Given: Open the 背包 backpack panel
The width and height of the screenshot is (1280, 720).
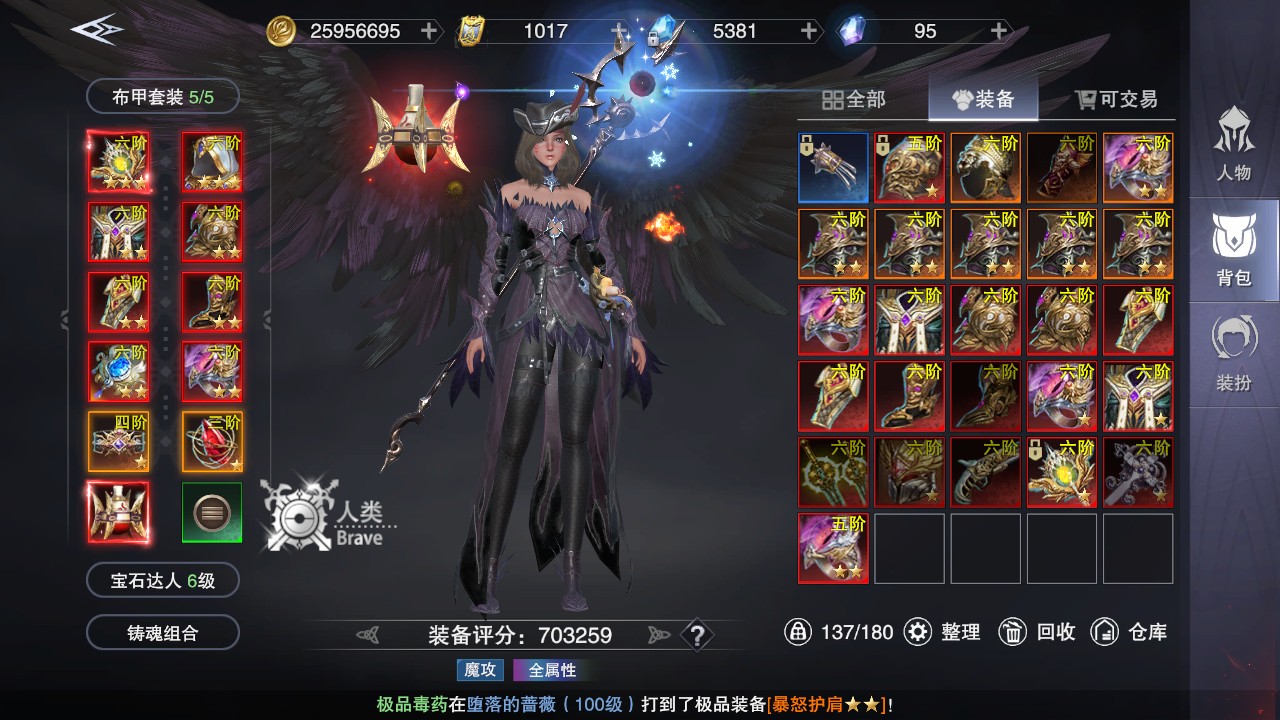Looking at the screenshot, I should tap(1233, 249).
